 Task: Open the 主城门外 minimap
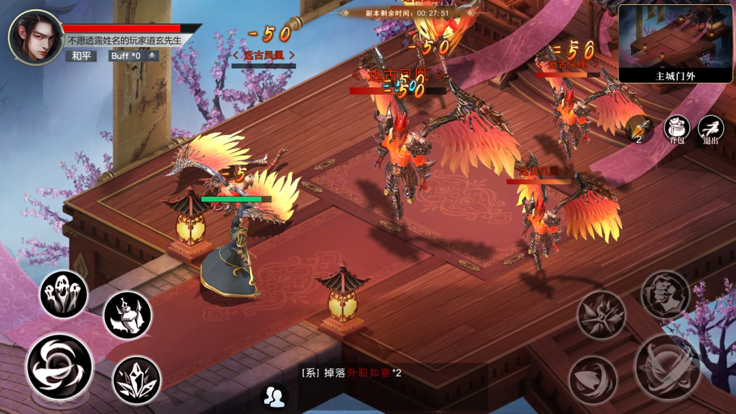(x=675, y=43)
